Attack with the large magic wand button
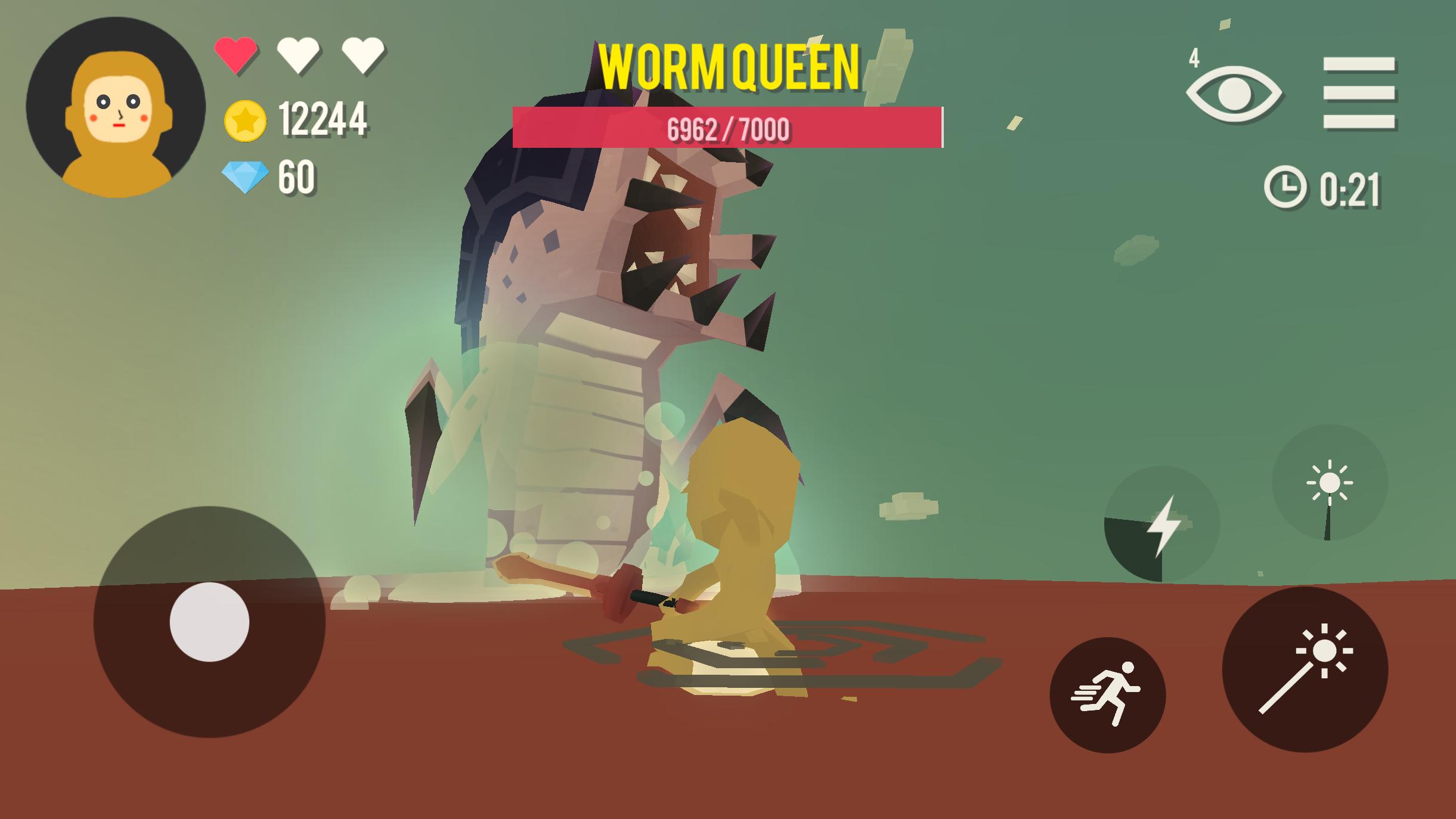The image size is (1456, 819). [1305, 669]
